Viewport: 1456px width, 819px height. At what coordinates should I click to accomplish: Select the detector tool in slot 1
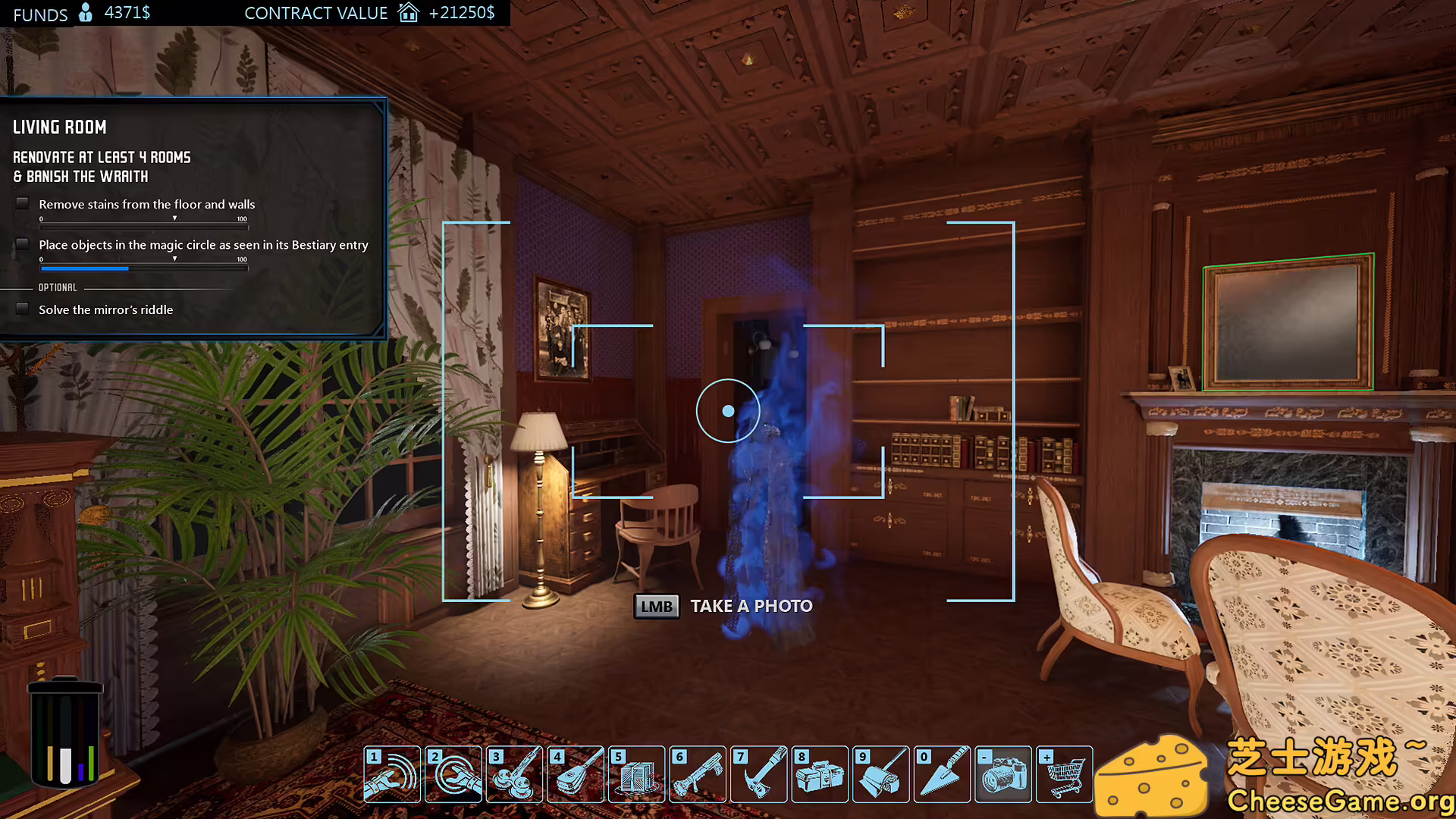[392, 774]
